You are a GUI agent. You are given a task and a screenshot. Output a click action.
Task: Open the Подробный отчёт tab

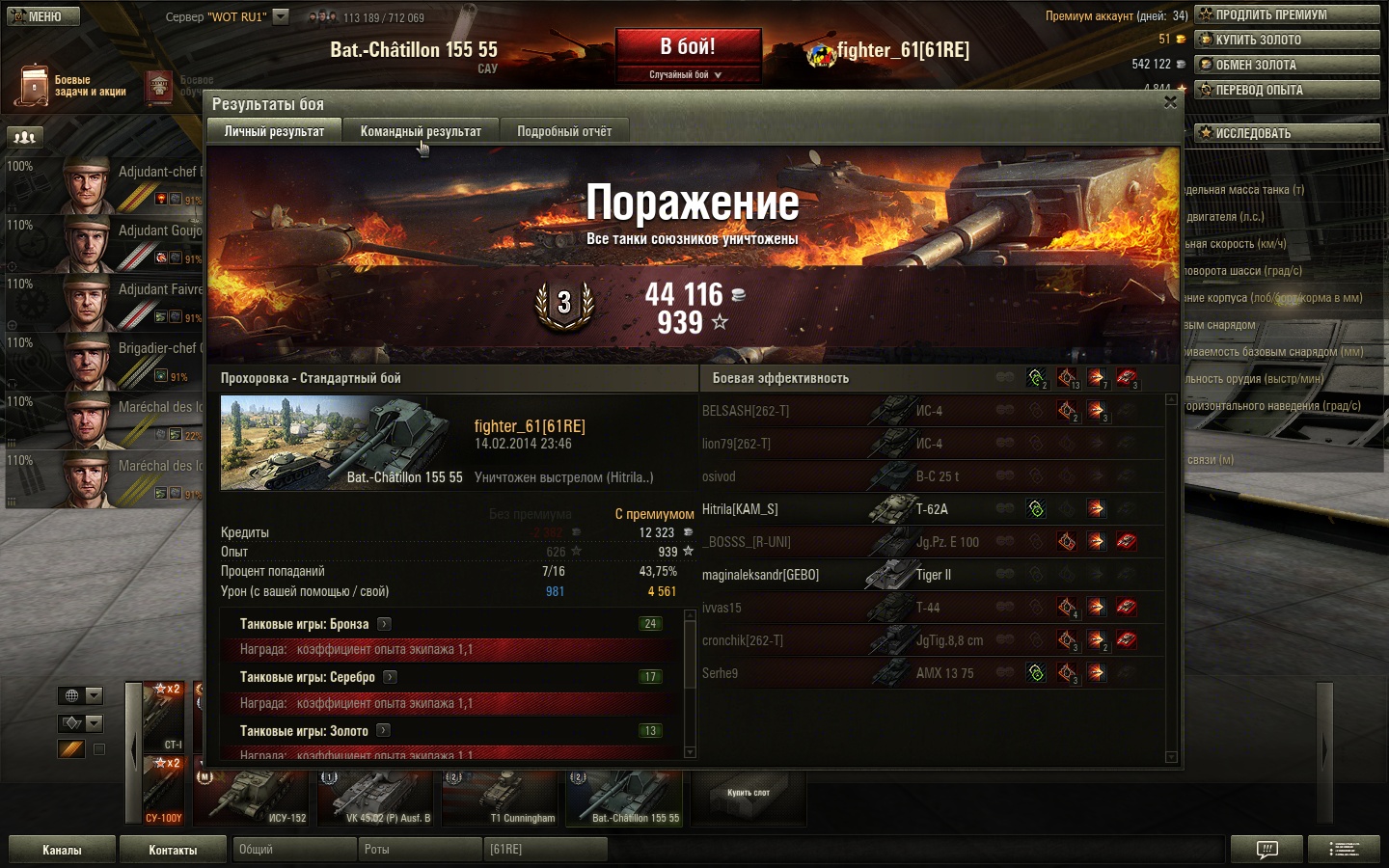pyautogui.click(x=564, y=131)
